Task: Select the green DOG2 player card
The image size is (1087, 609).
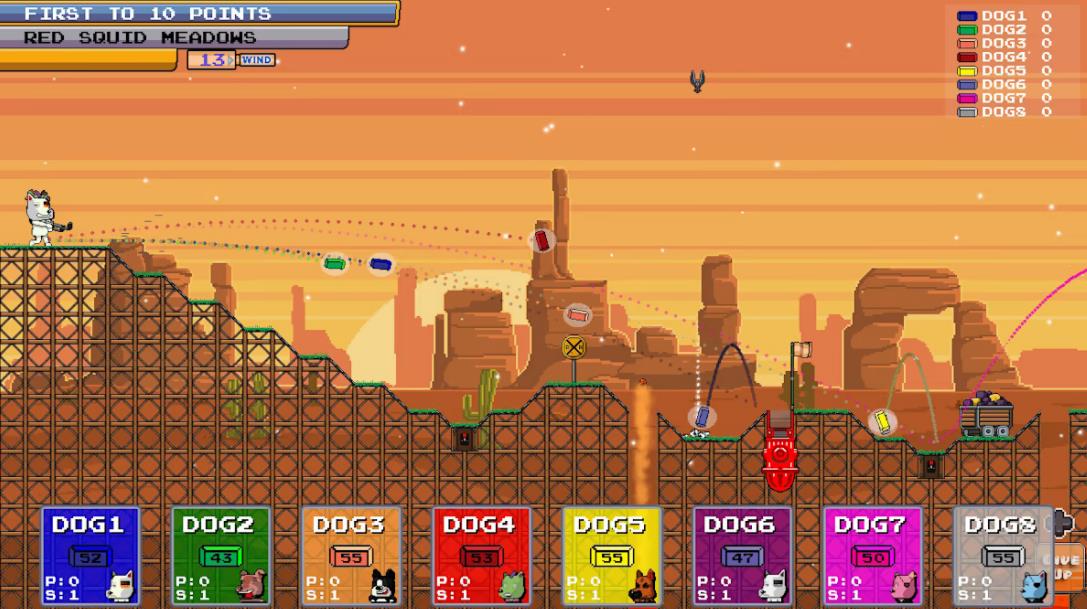Action: coord(221,556)
